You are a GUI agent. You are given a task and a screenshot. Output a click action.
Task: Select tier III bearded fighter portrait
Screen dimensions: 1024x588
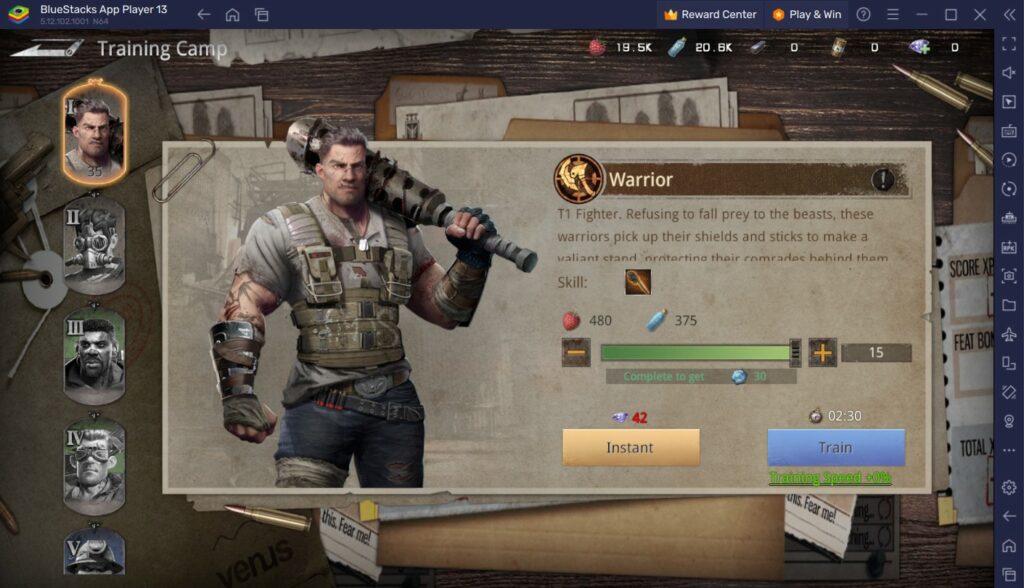coord(95,355)
